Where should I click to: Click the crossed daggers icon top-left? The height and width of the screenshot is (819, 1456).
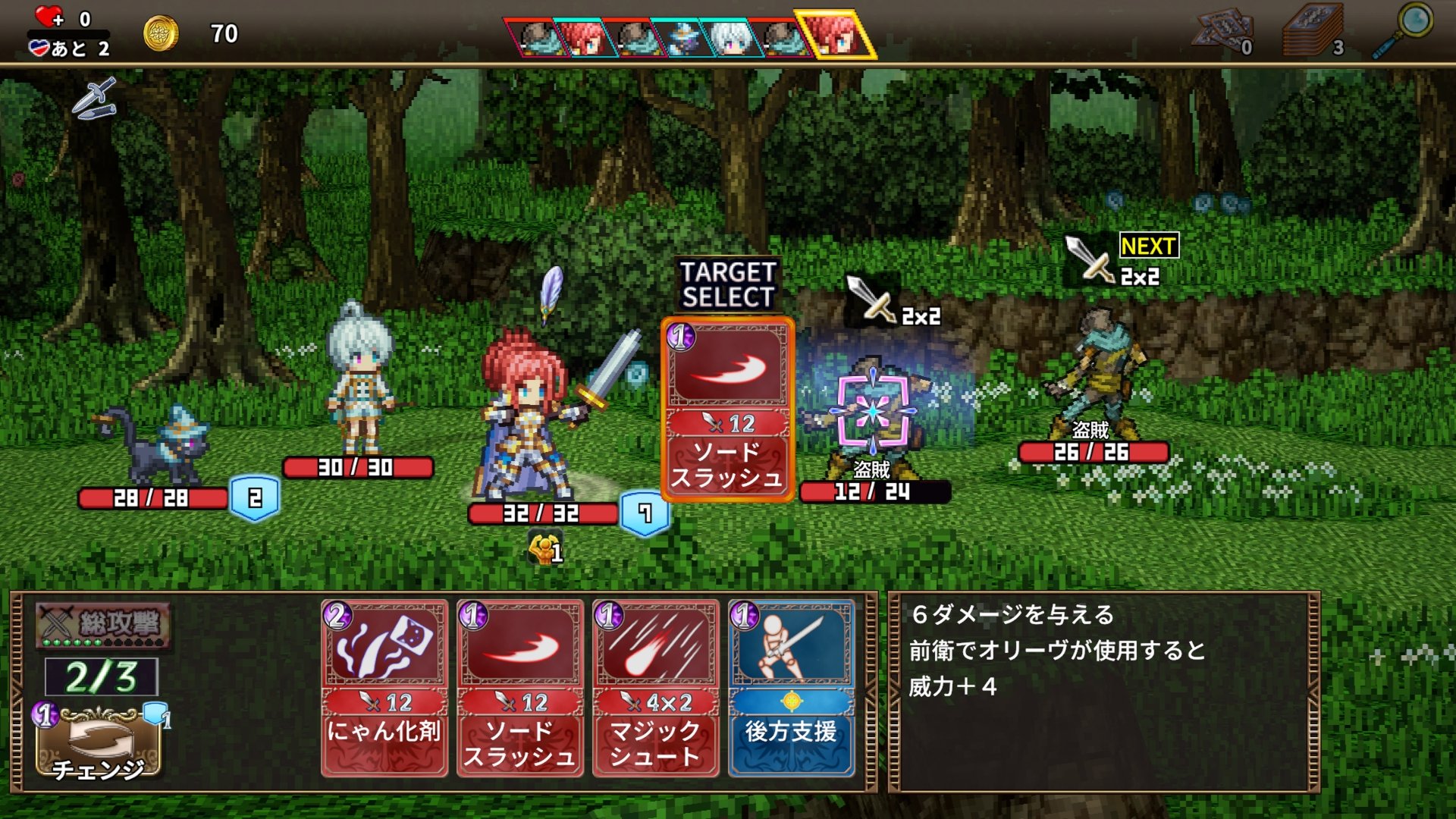tap(93, 102)
